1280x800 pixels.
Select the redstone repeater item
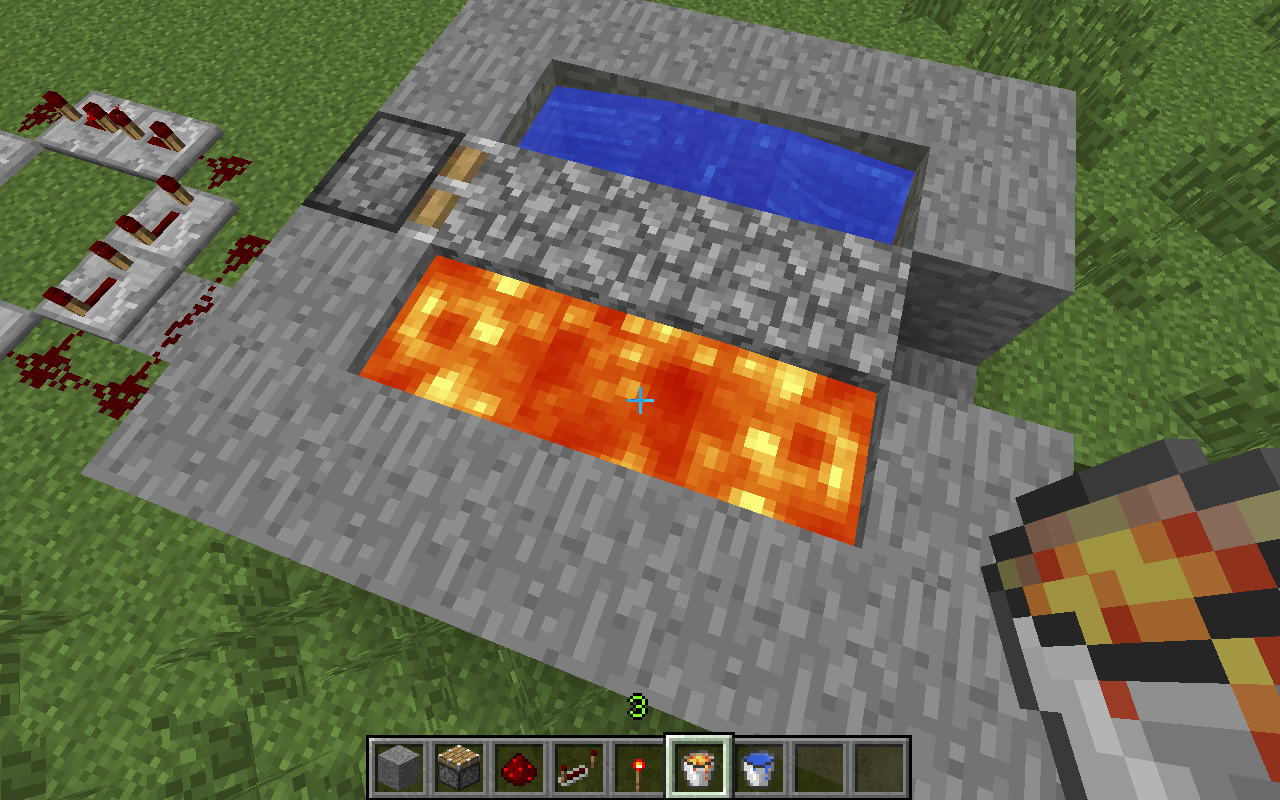click(x=580, y=770)
